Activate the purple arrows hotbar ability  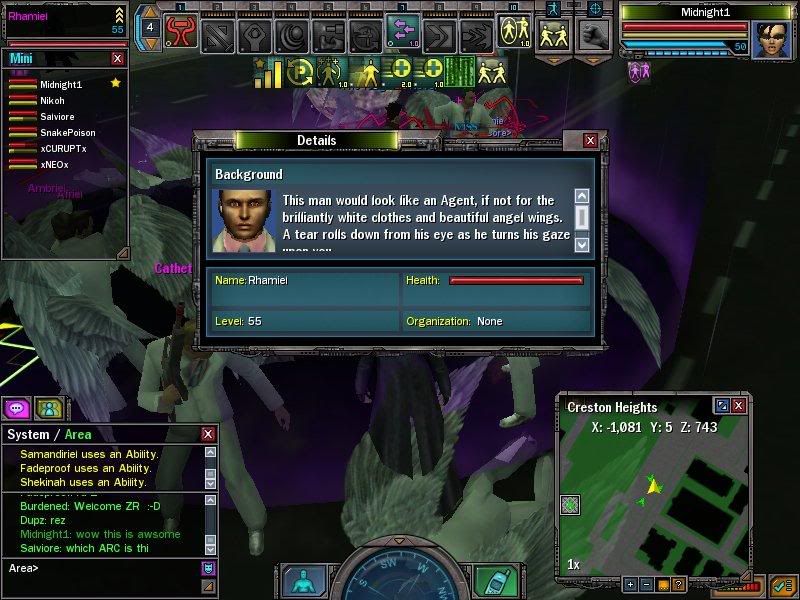click(x=403, y=33)
